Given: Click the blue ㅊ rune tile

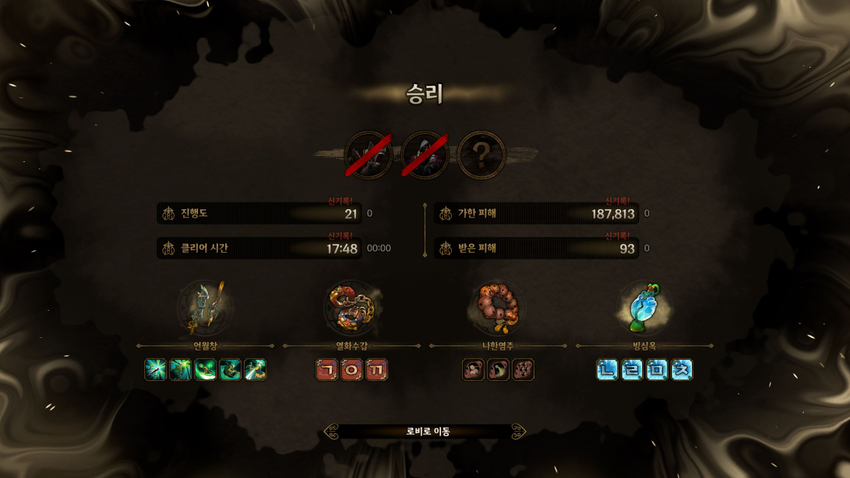Looking at the screenshot, I should [x=682, y=370].
